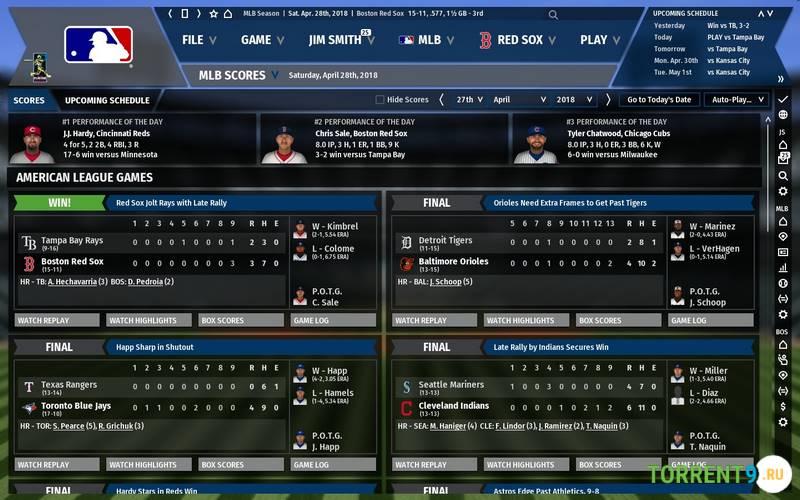Open the 2018 year dropdown

pos(574,100)
